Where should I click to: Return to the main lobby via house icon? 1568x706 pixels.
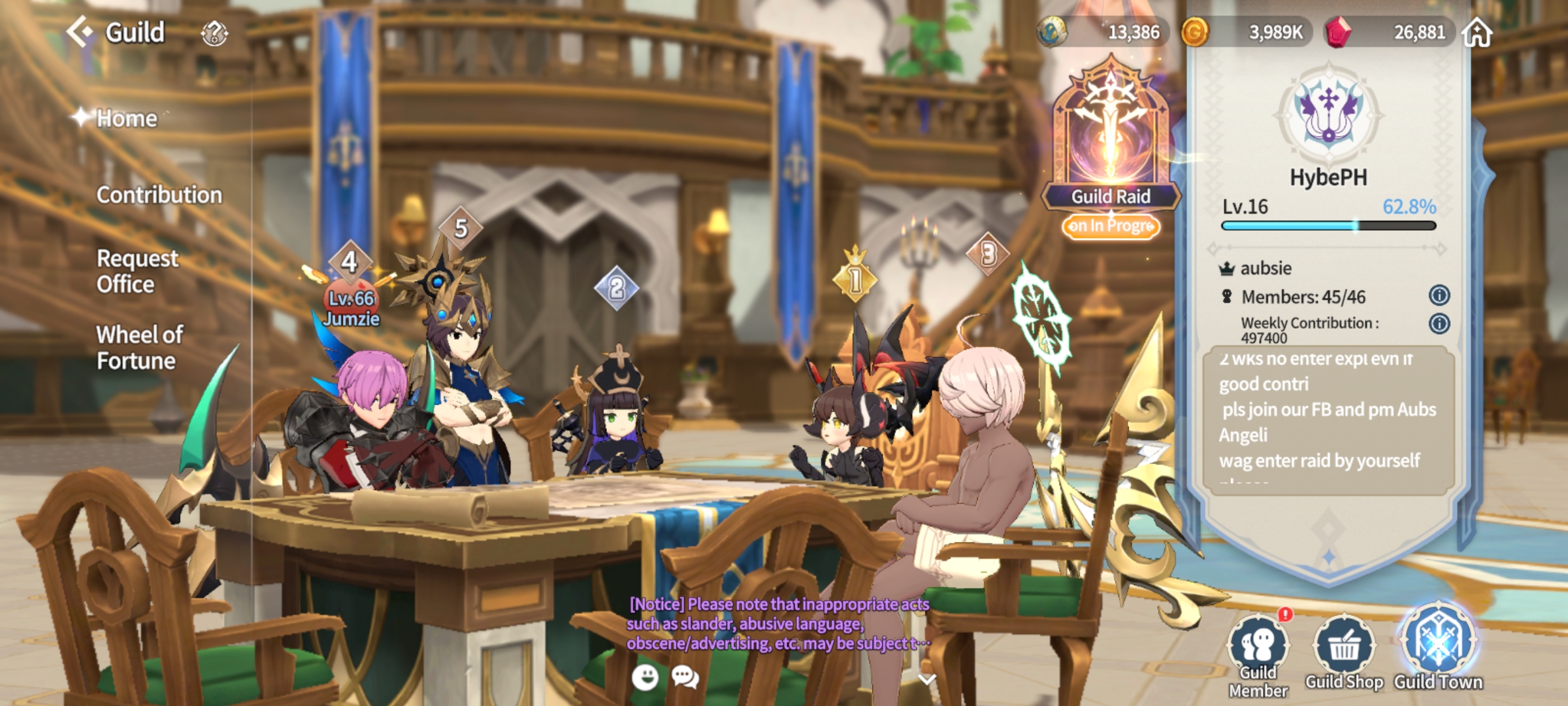coord(1478,32)
